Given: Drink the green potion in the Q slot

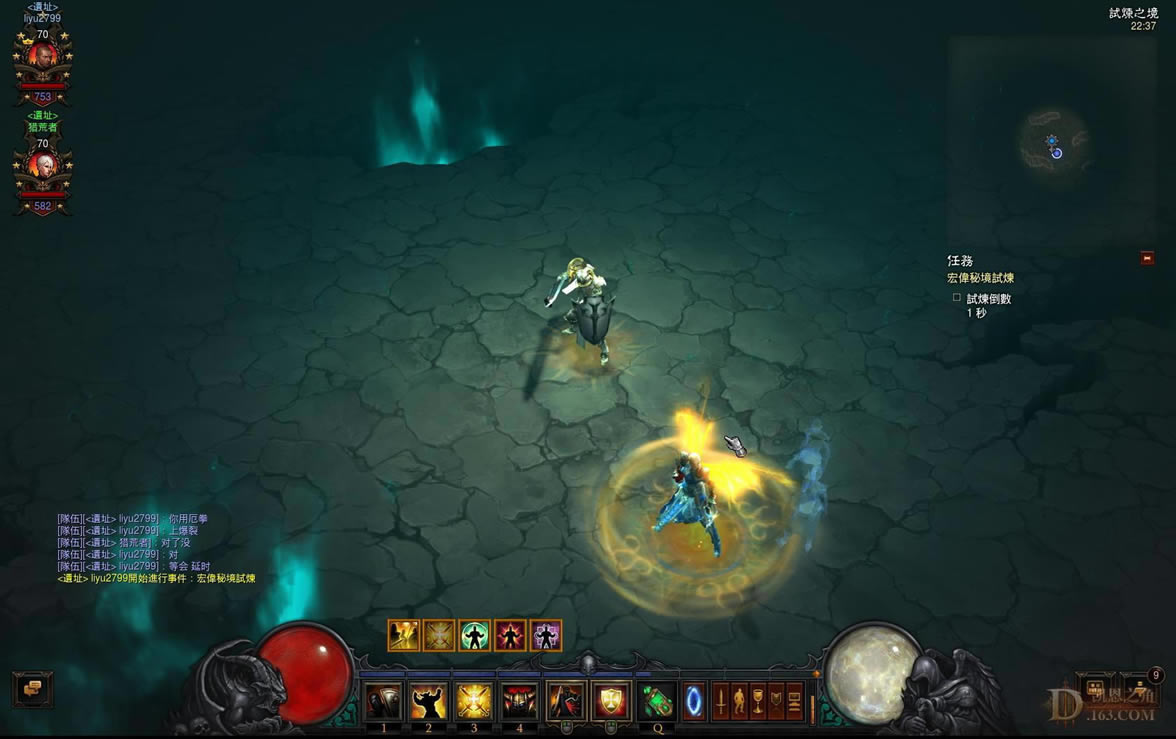Looking at the screenshot, I should coord(657,702).
